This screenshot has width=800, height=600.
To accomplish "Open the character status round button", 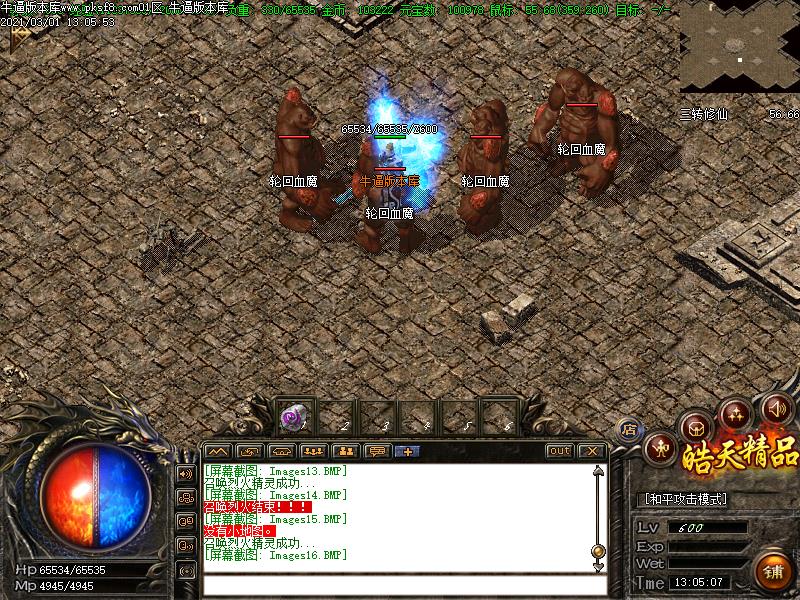I will click(659, 448).
